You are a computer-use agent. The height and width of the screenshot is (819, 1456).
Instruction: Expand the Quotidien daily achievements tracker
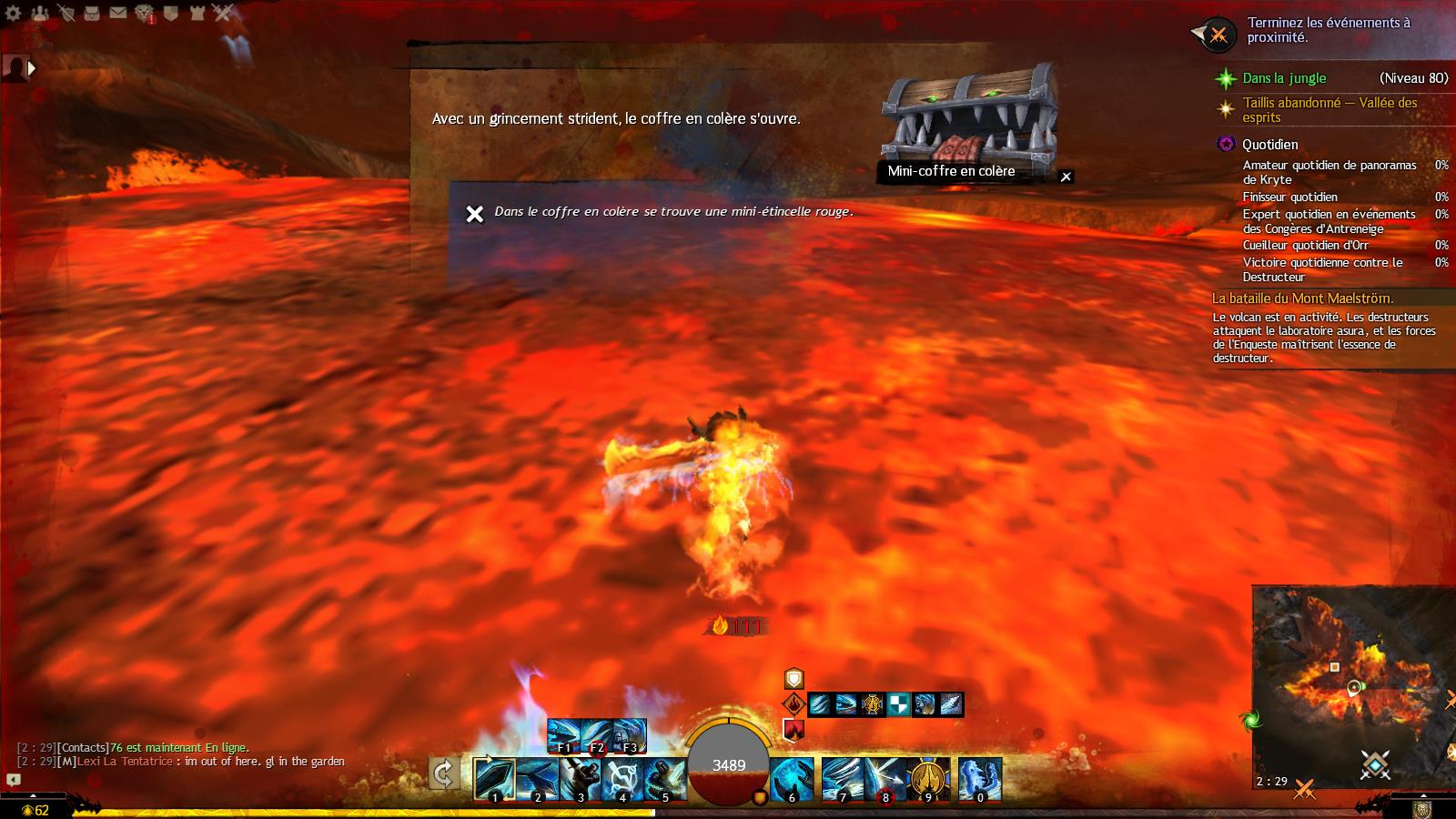click(1269, 145)
